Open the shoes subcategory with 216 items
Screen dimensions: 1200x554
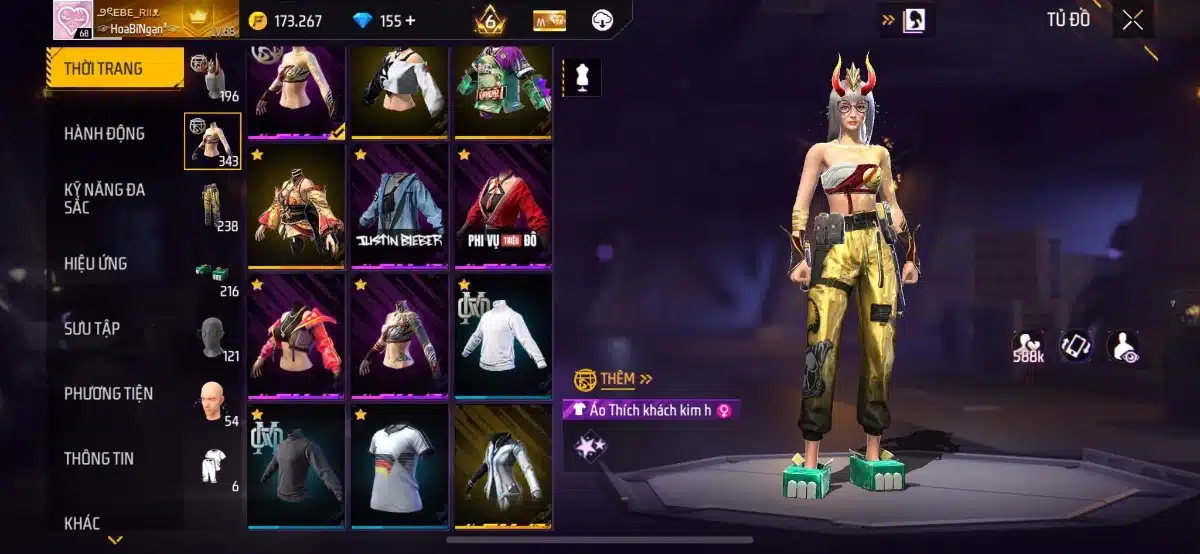[x=213, y=272]
